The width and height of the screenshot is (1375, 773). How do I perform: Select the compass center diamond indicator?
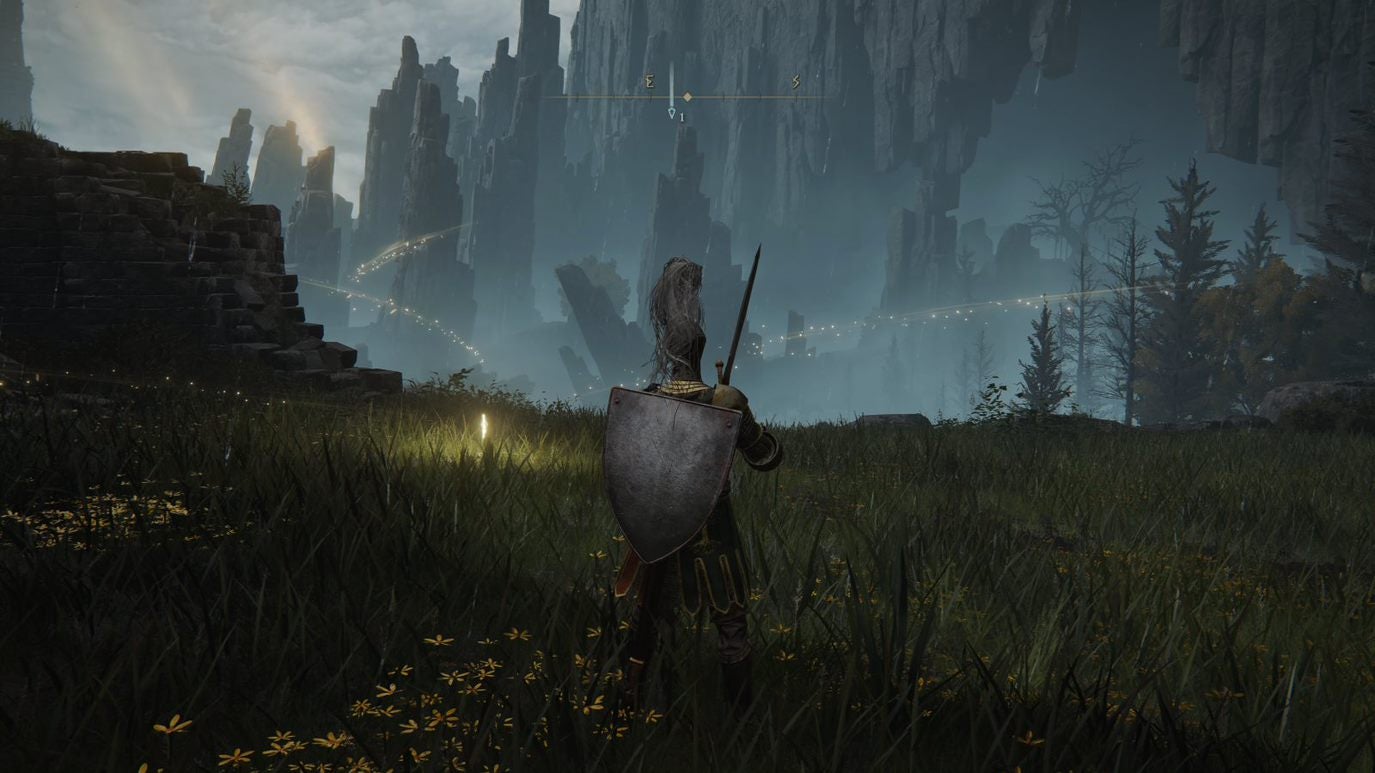tap(687, 97)
